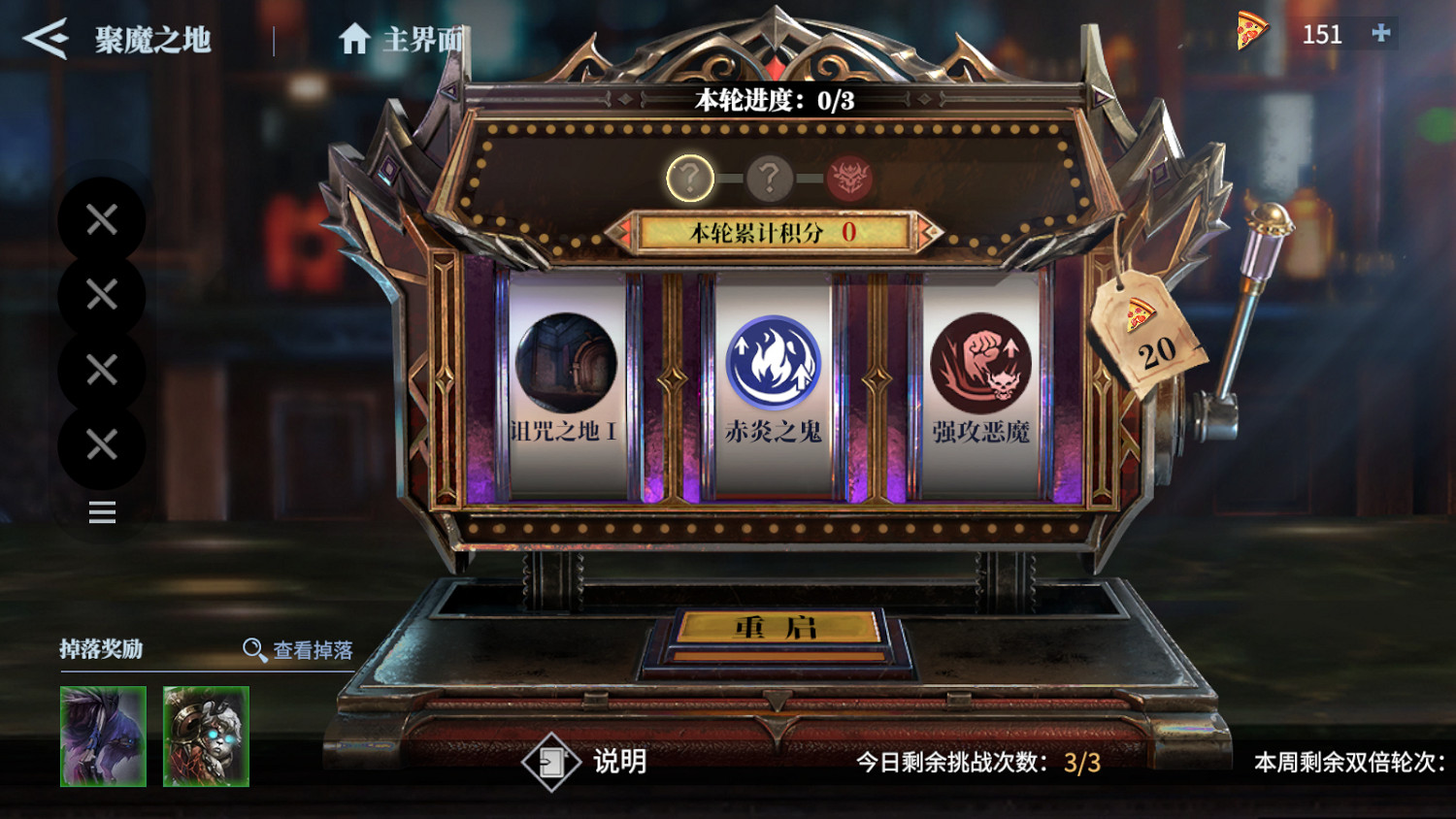Click the purple drop reward thumbnail

(103, 735)
